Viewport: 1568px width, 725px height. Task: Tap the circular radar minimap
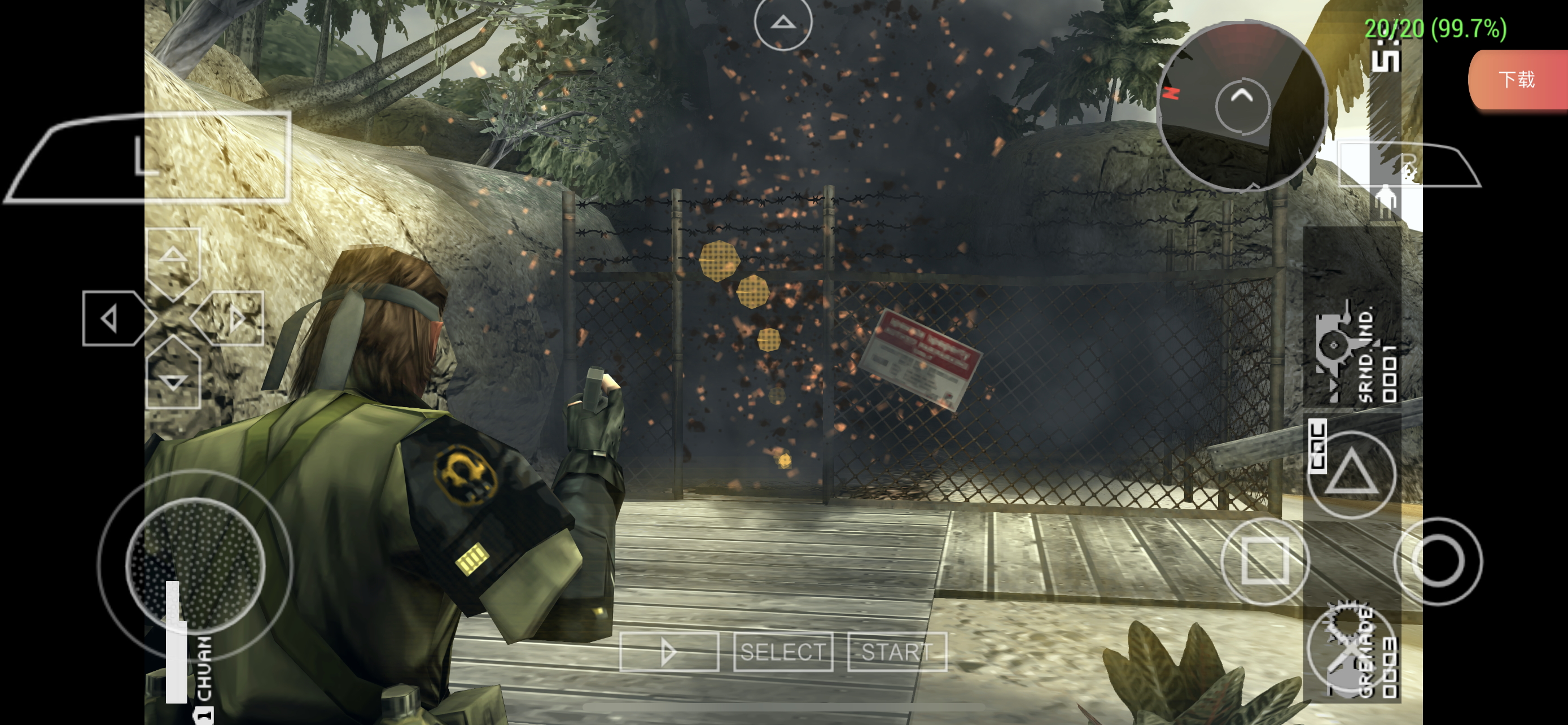pos(1242,106)
